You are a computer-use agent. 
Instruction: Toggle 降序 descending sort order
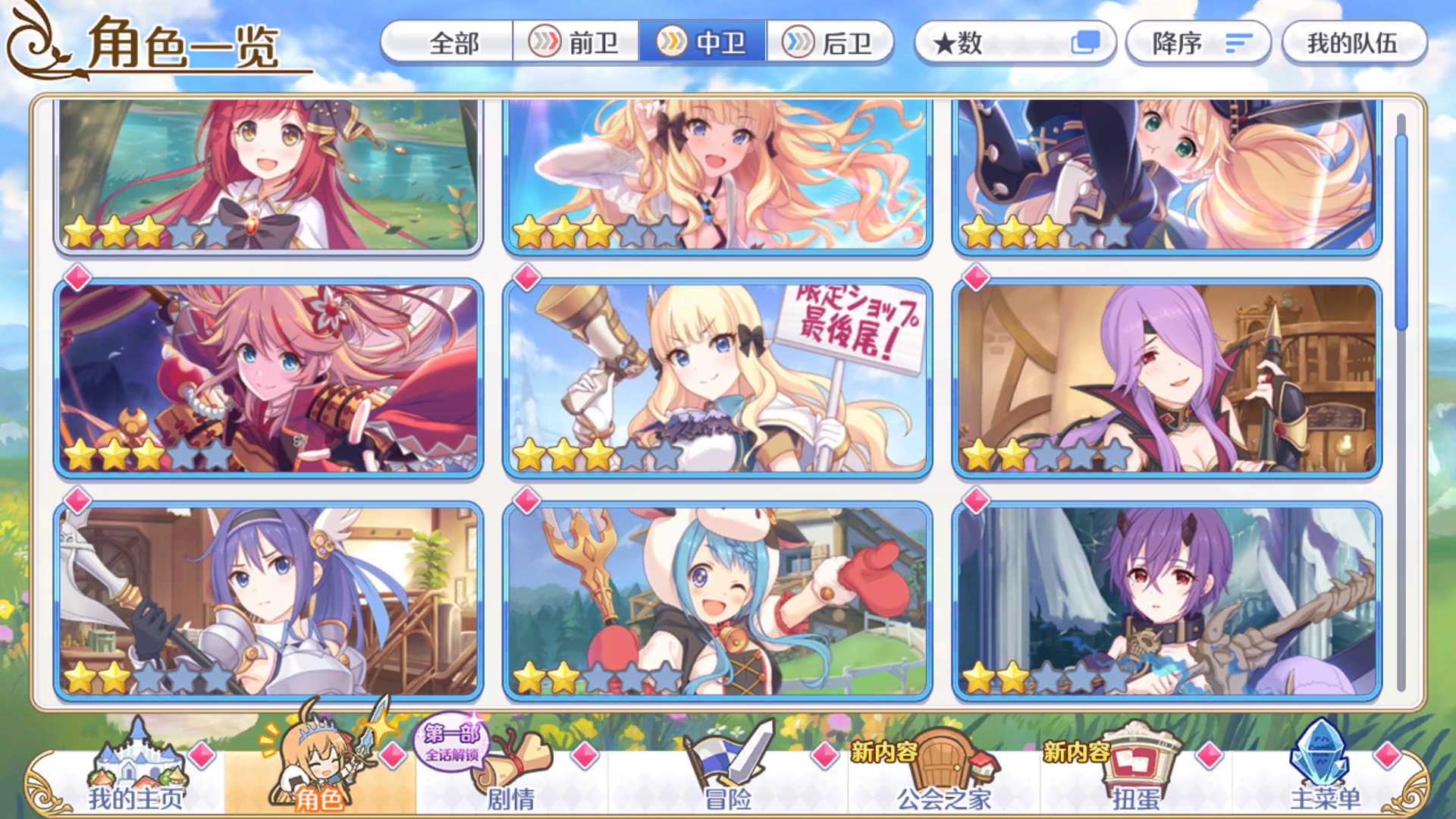(1197, 43)
